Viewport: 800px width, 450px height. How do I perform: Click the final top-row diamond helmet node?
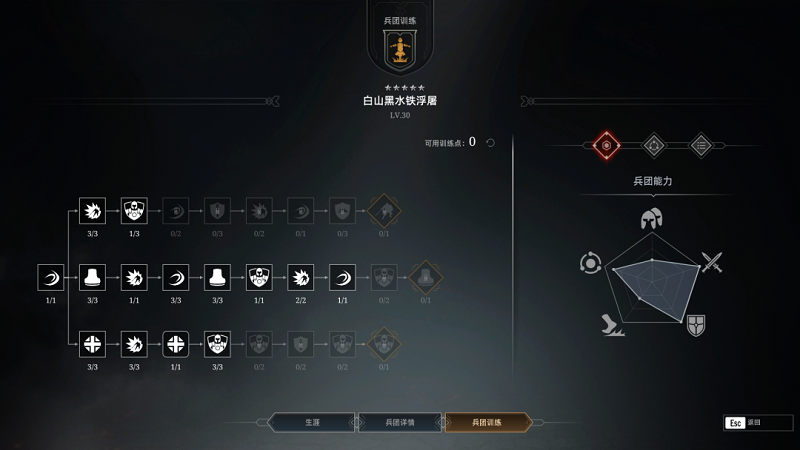[384, 211]
